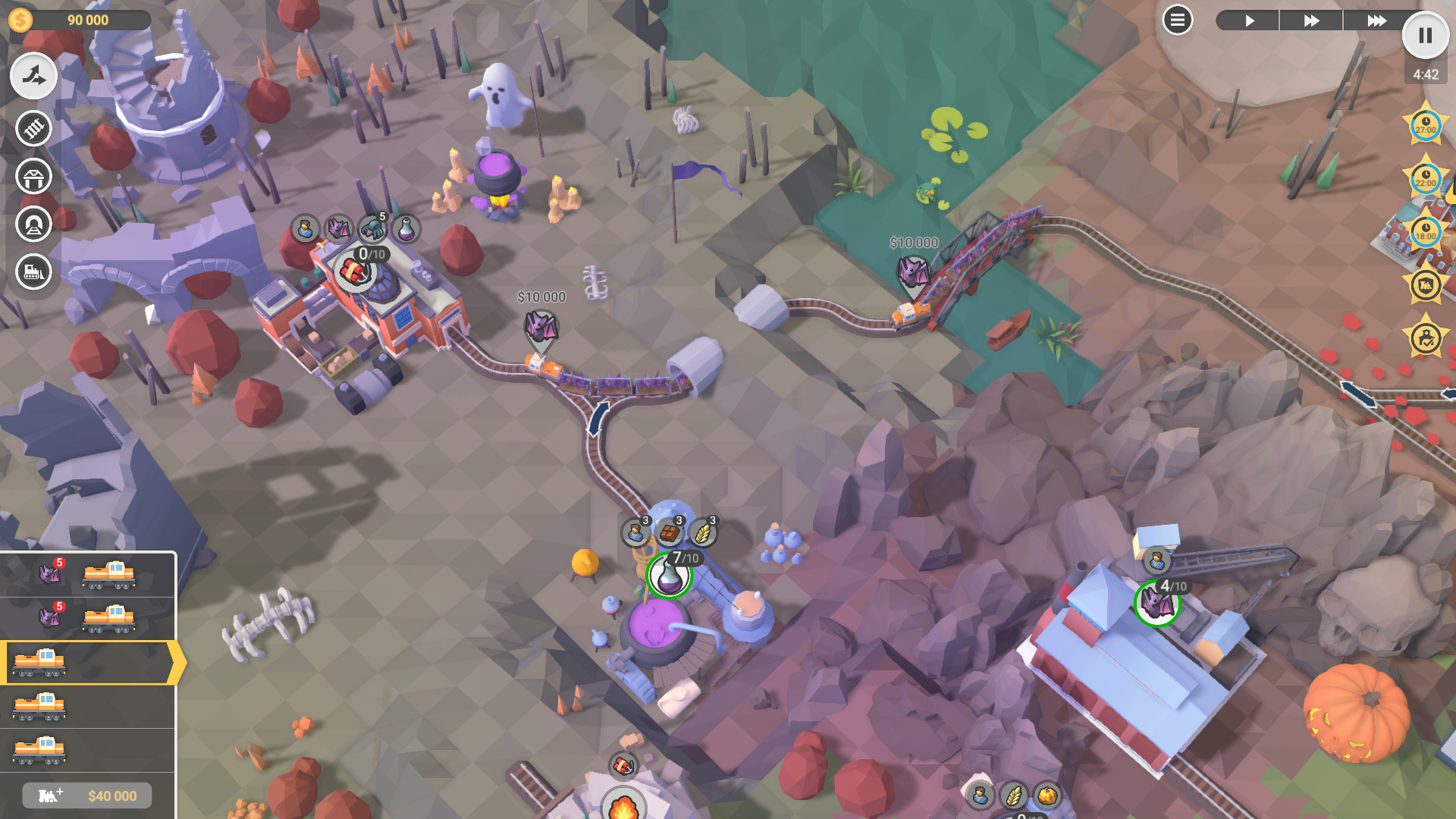This screenshot has width=1456, height=819.
Task: Choose the railway track building tool
Action: (33, 129)
